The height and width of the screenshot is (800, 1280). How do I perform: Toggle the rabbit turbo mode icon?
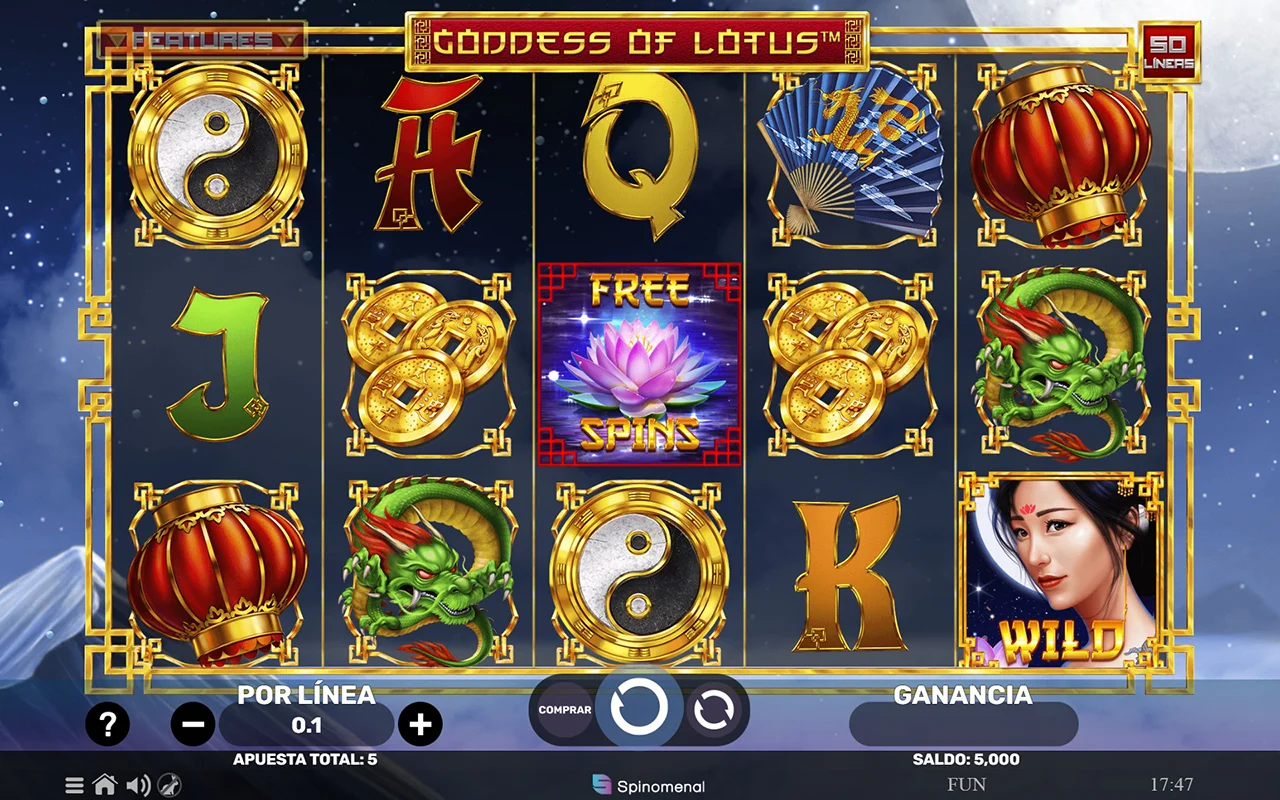(170, 785)
